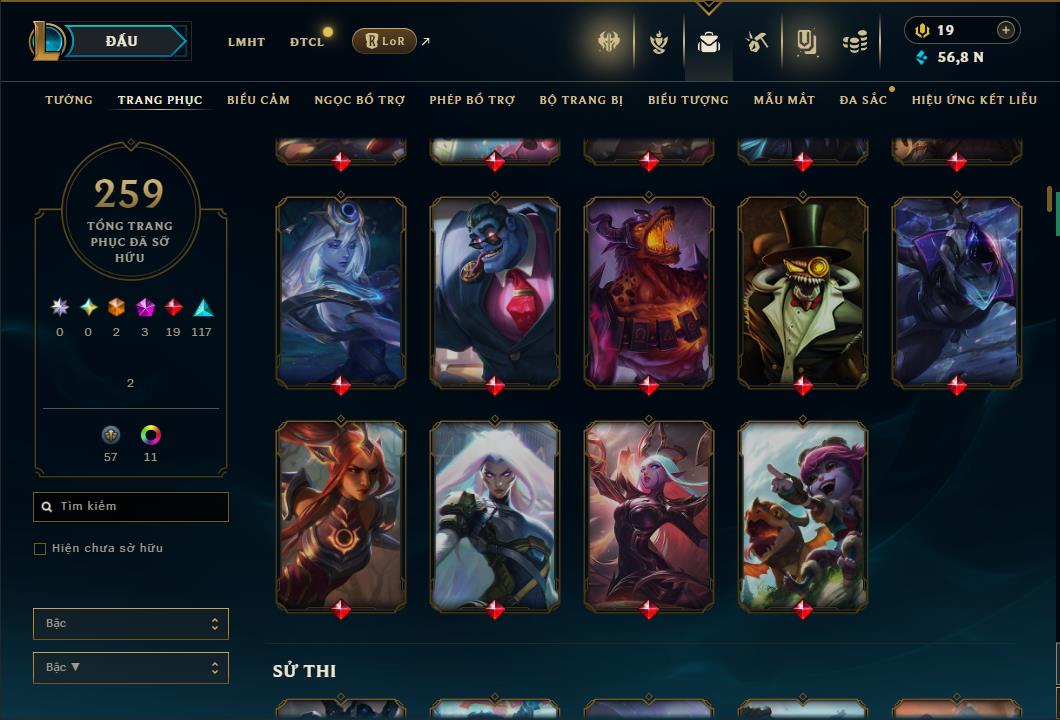
Task: Switch to the LMHT game section
Action: tap(246, 42)
